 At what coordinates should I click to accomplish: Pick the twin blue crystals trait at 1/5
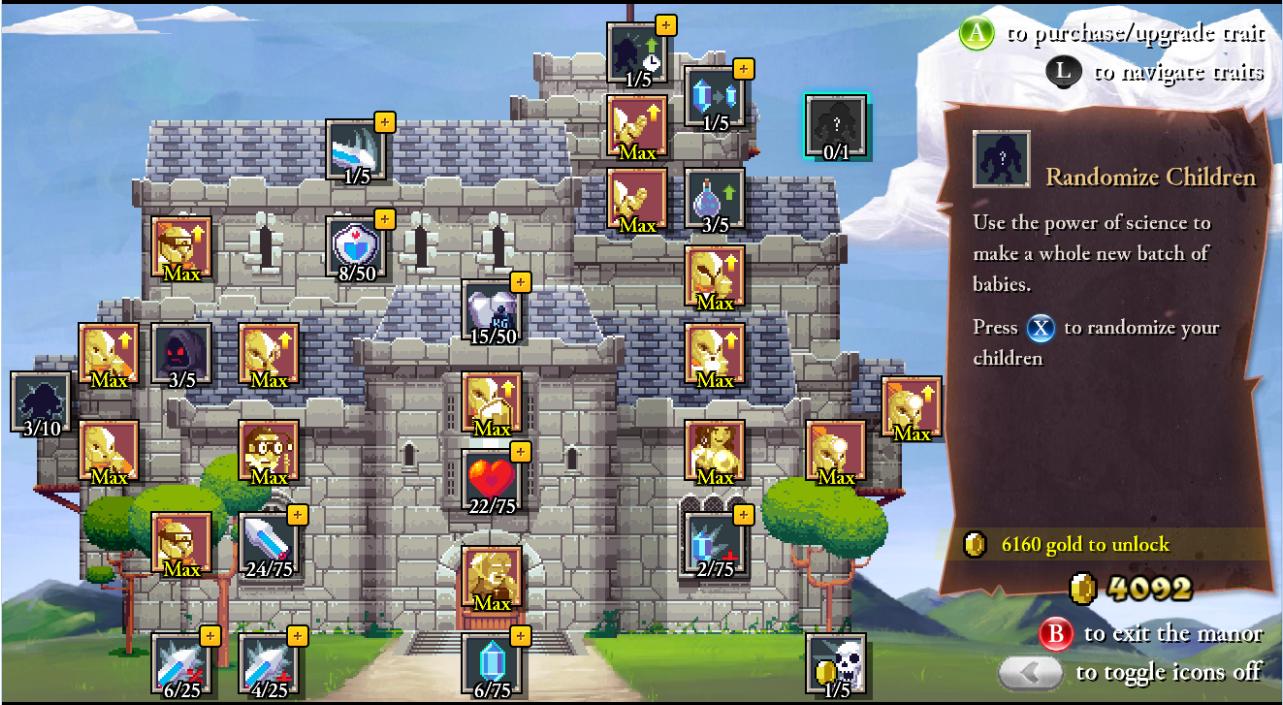tap(714, 97)
